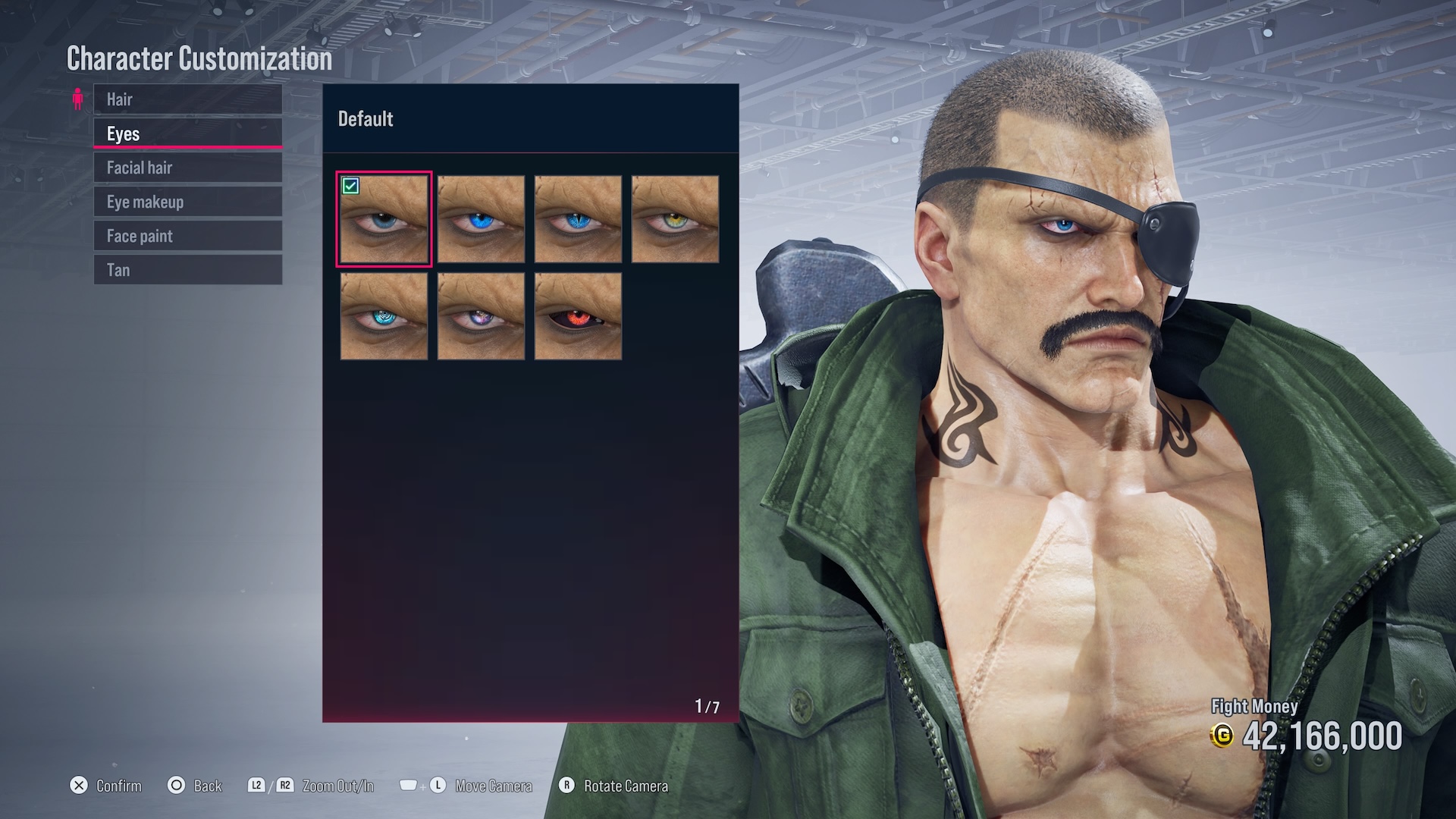The width and height of the screenshot is (1456, 819).
Task: Select the default gray-blue eye thumbnail
Action: 384,219
